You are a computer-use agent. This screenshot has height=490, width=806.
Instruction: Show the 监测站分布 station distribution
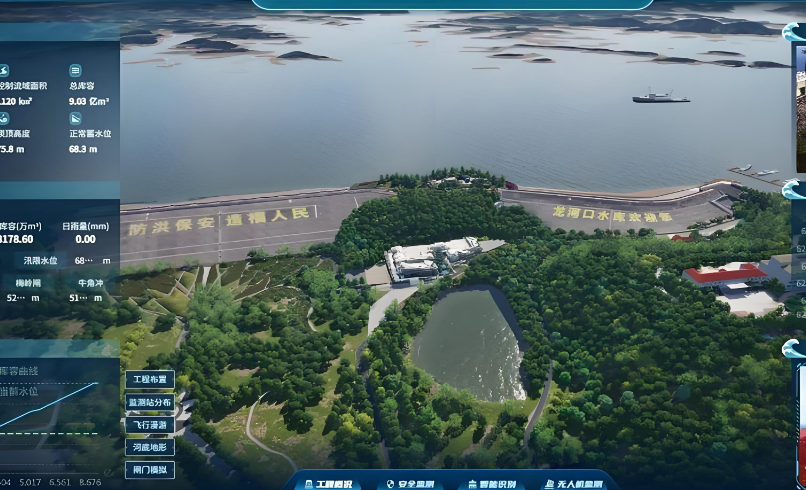pos(150,402)
